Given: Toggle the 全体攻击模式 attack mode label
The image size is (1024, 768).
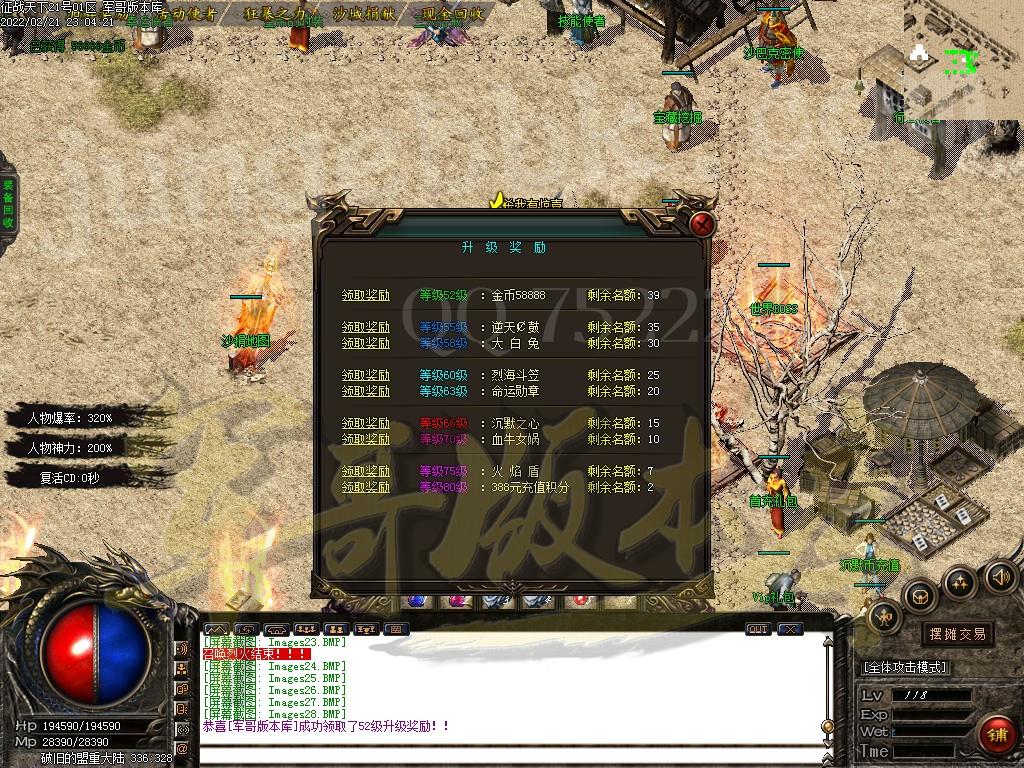Looking at the screenshot, I should (905, 667).
